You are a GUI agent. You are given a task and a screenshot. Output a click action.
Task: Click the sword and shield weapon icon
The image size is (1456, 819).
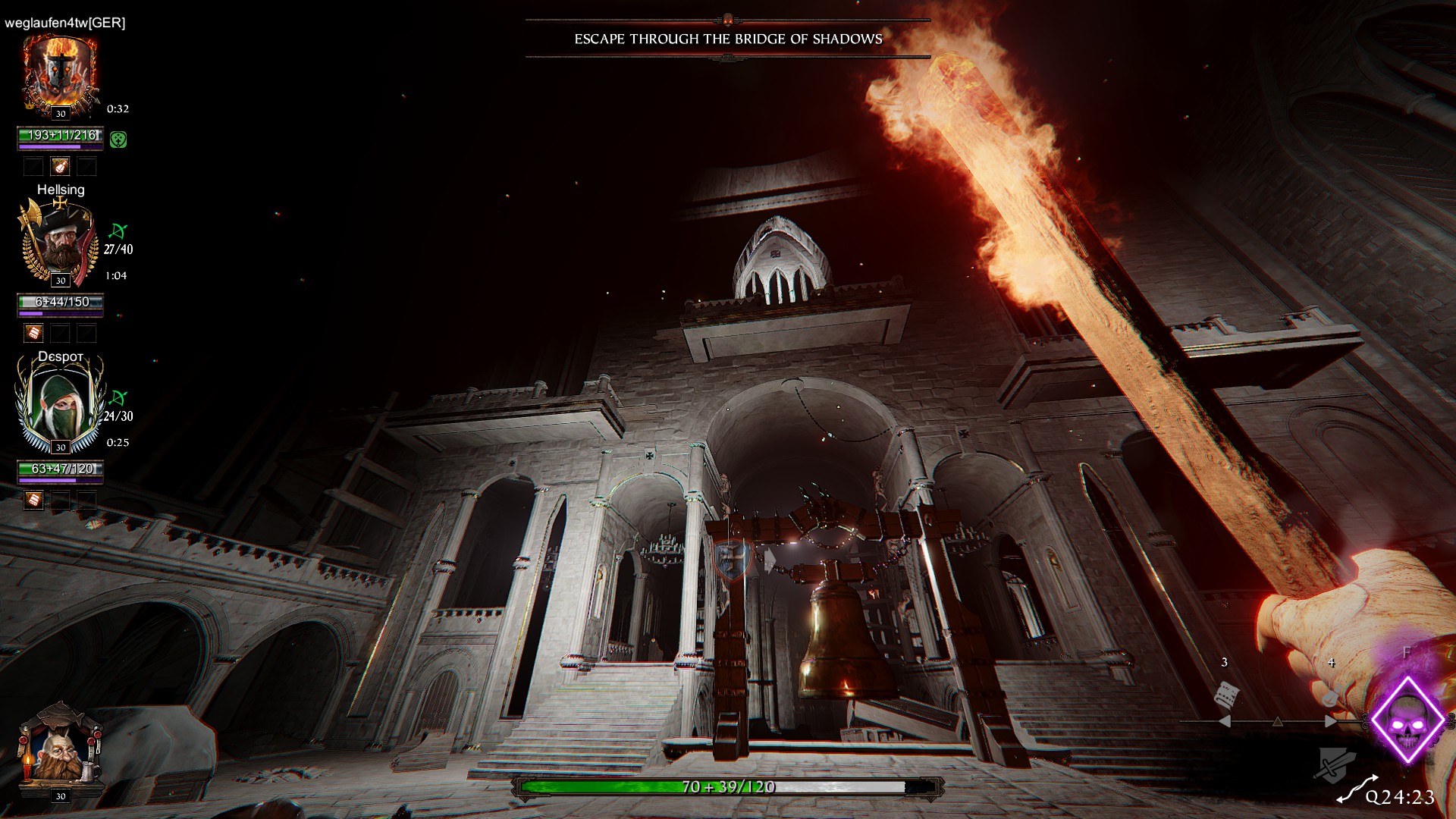1335,763
